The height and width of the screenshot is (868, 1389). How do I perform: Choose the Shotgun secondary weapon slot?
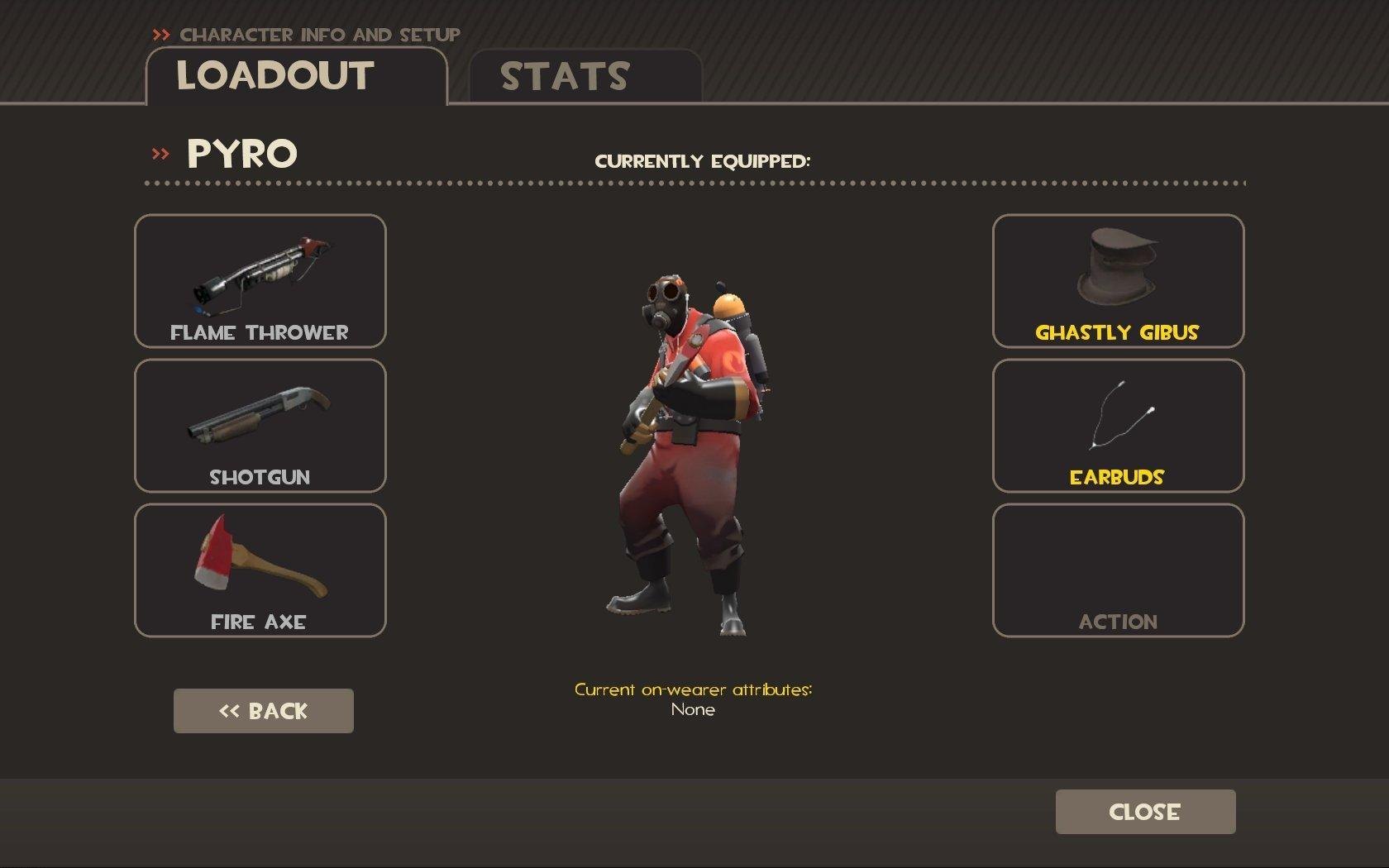click(x=260, y=426)
